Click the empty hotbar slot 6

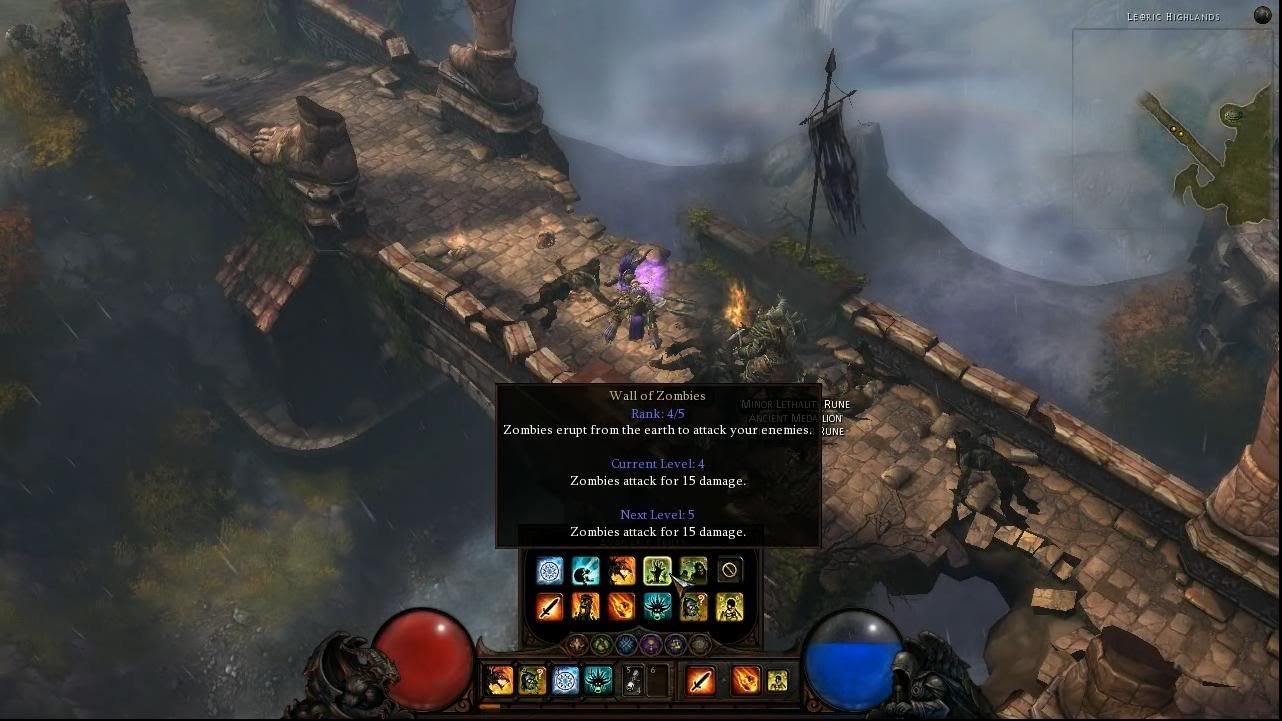point(658,679)
